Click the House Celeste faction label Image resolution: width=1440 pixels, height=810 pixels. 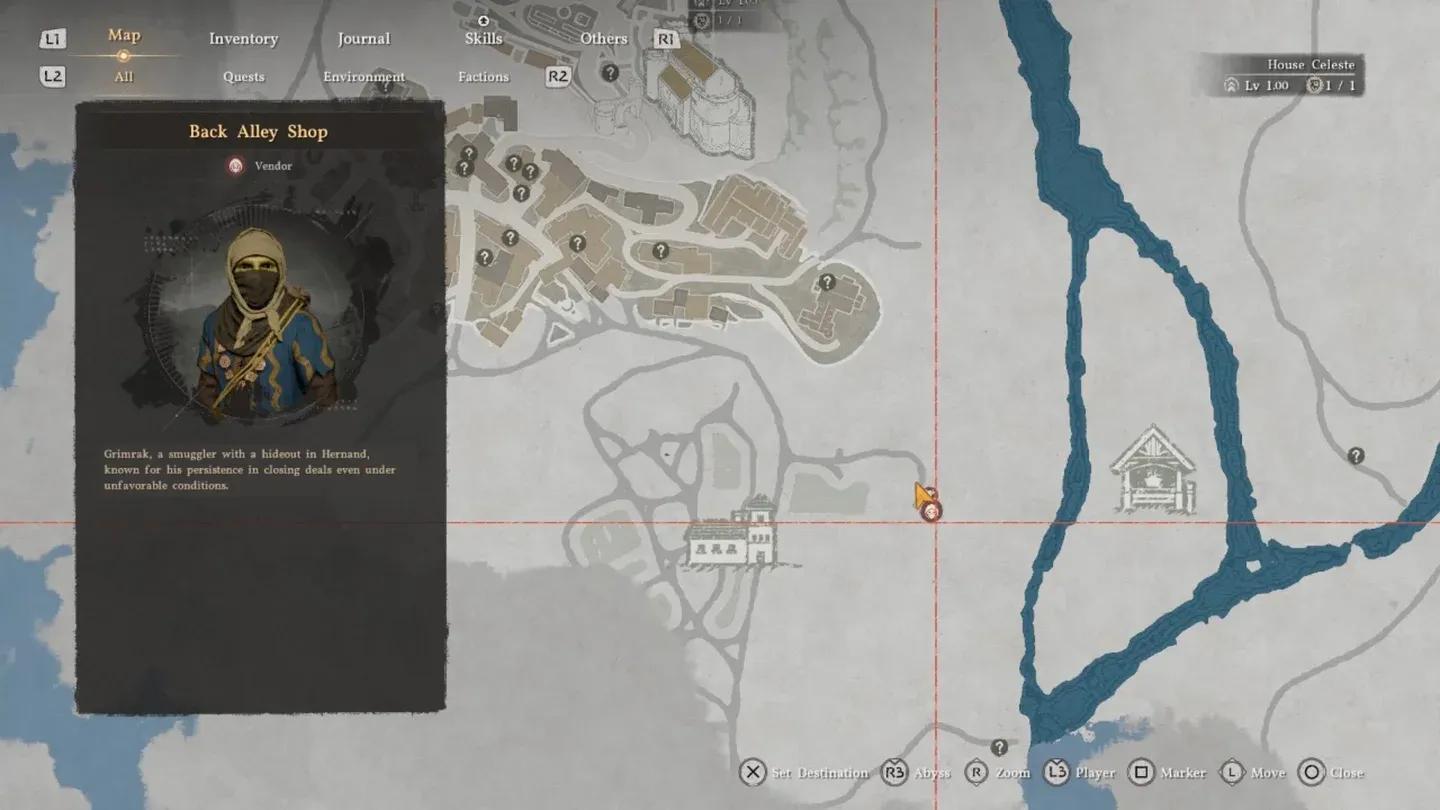coord(1310,65)
